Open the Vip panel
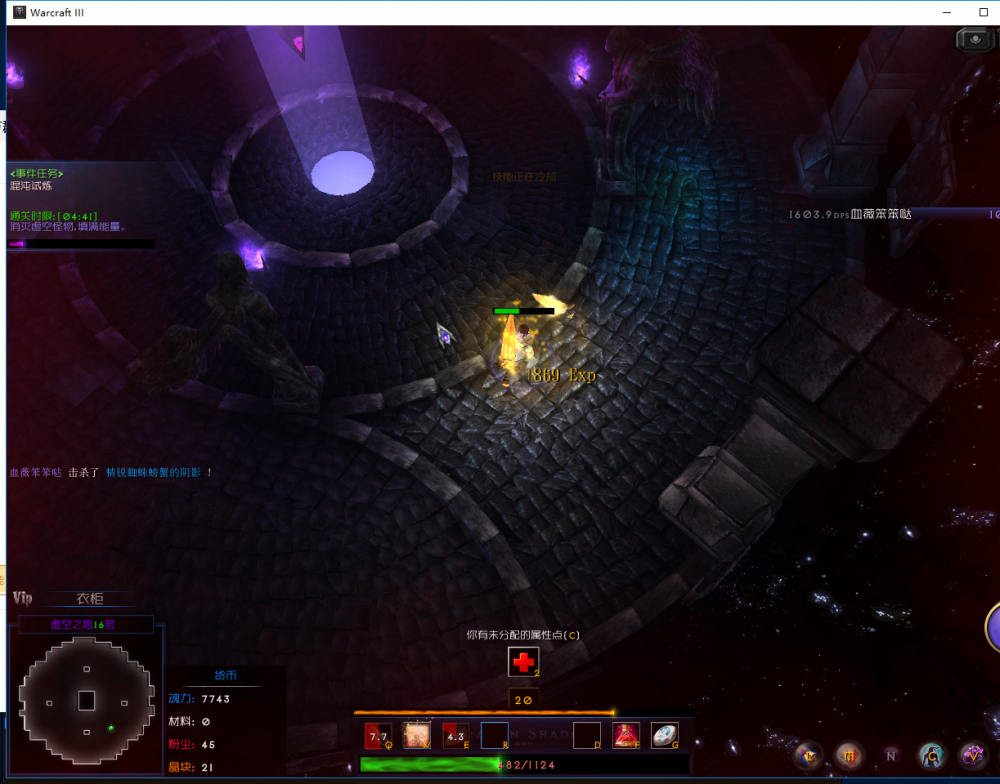The width and height of the screenshot is (1000, 784). click(x=23, y=598)
